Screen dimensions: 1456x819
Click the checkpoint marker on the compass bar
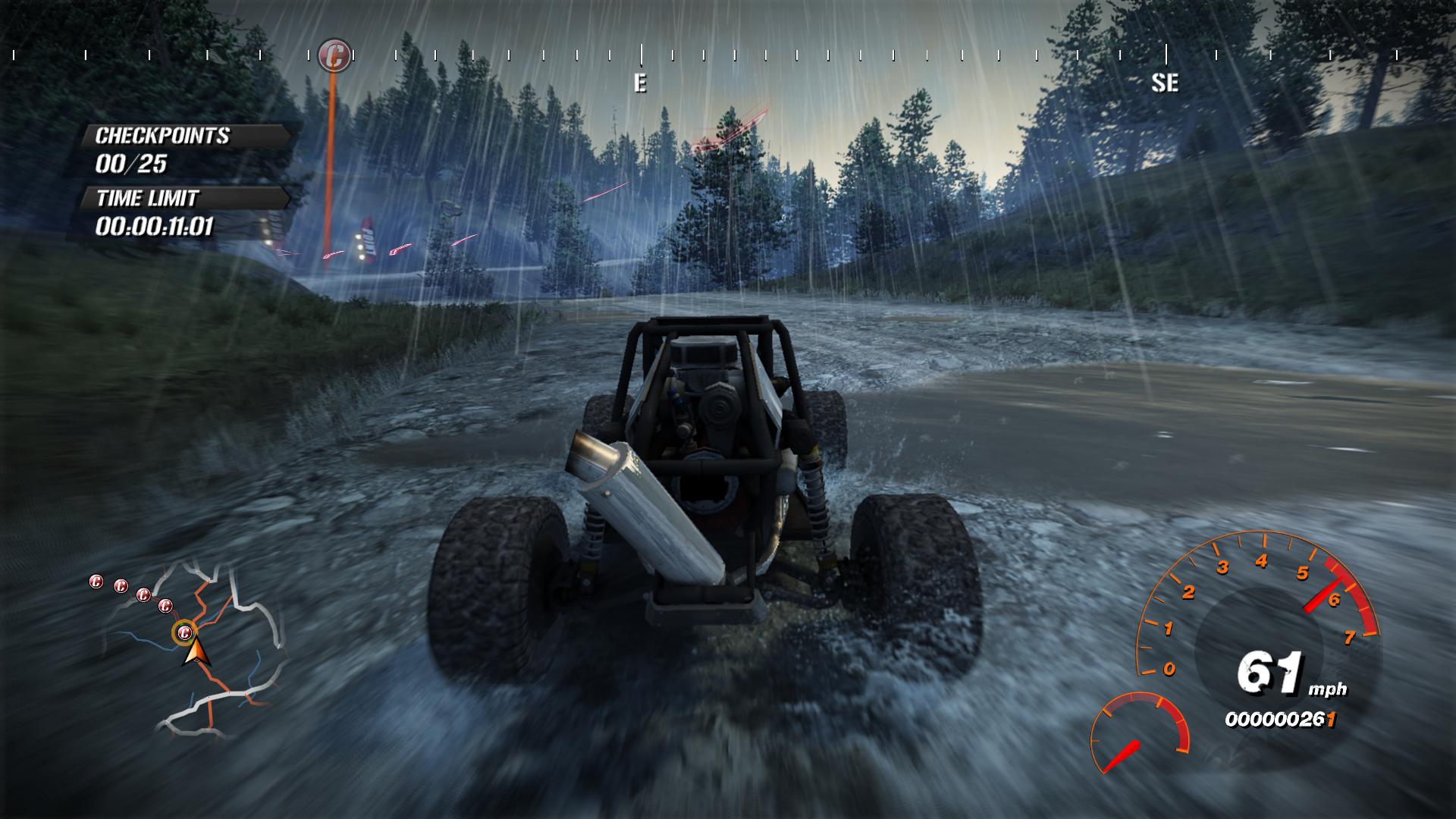[x=334, y=55]
